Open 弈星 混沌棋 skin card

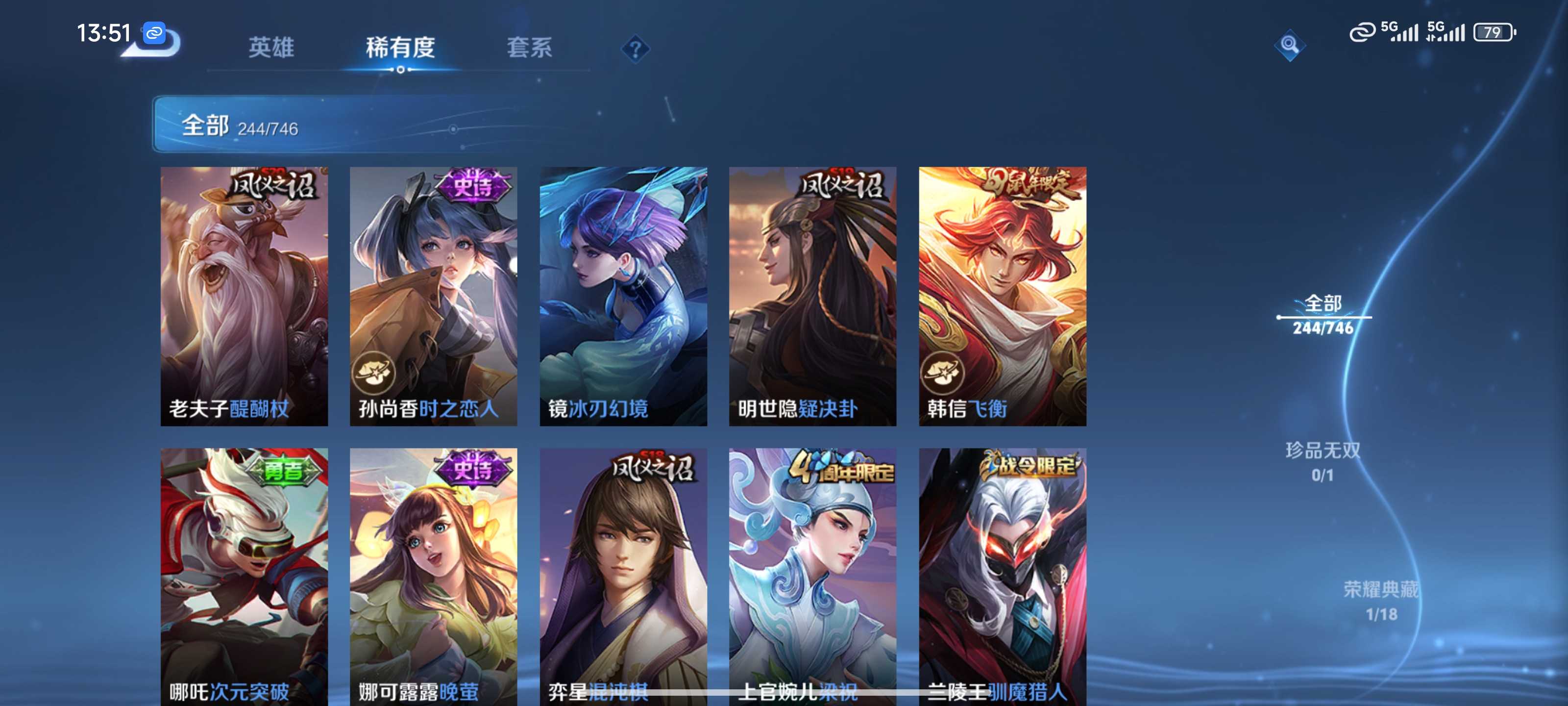[623, 576]
